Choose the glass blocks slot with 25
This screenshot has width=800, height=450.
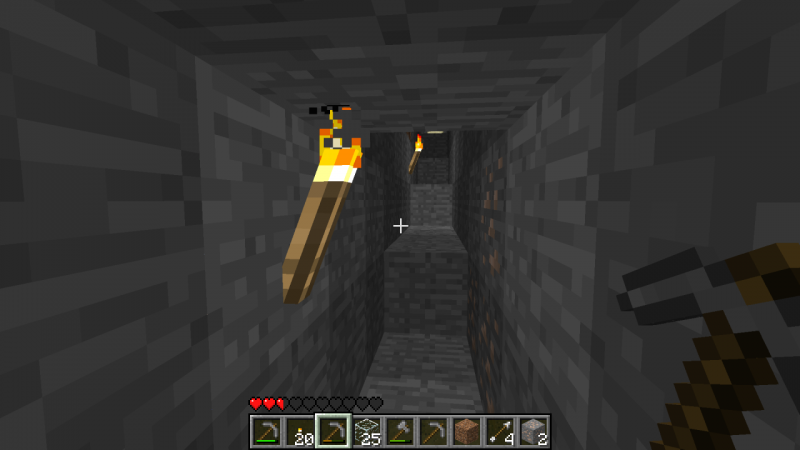coord(366,431)
